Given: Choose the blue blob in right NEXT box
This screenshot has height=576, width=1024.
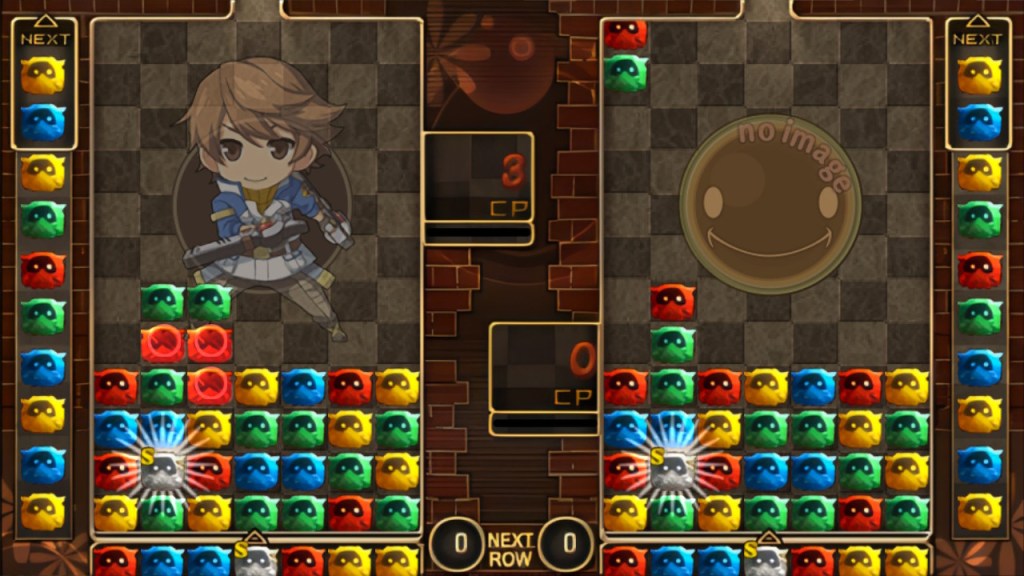Looking at the screenshot, I should point(979,122).
